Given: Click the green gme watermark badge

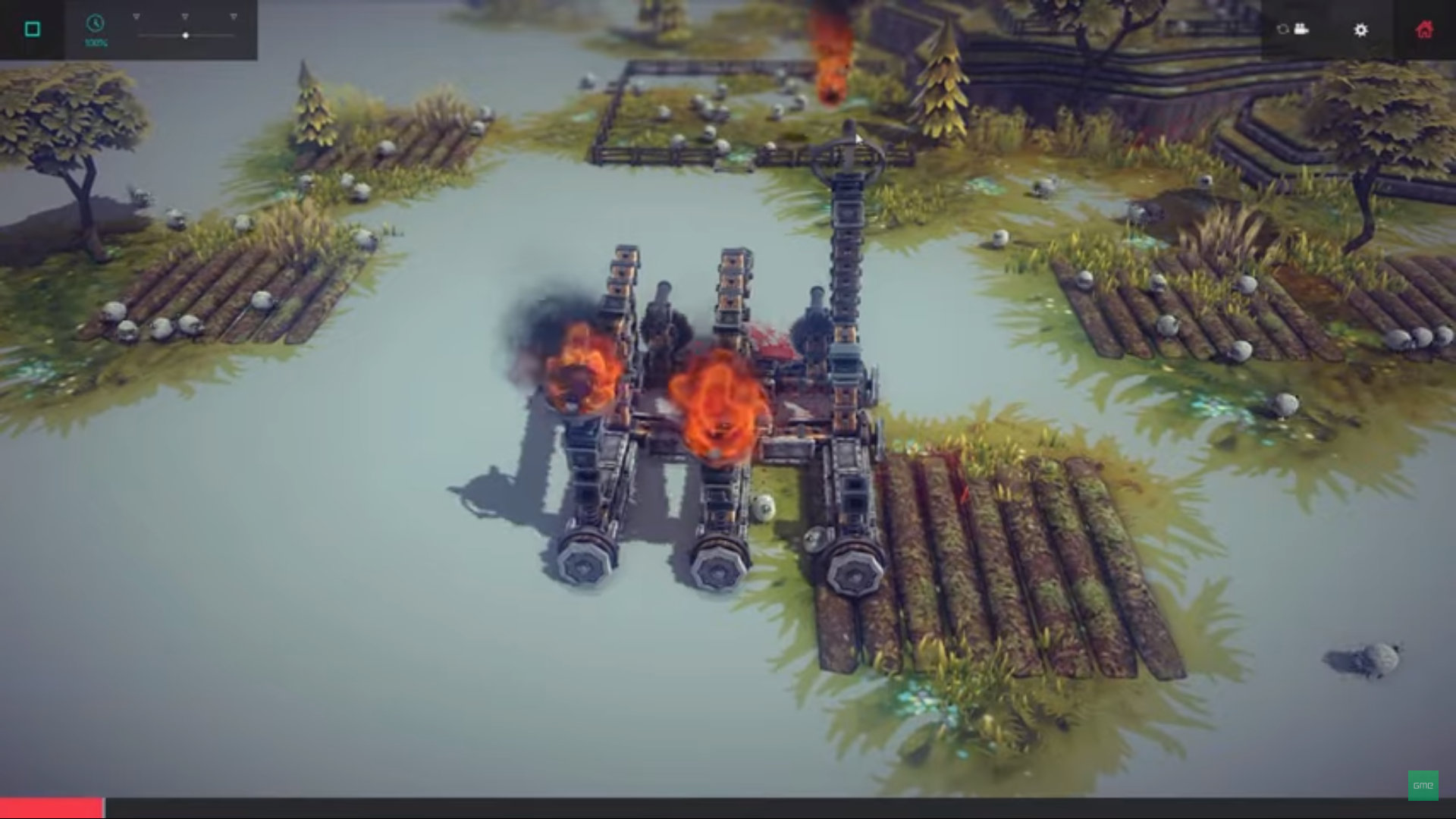Looking at the screenshot, I should click(x=1423, y=785).
